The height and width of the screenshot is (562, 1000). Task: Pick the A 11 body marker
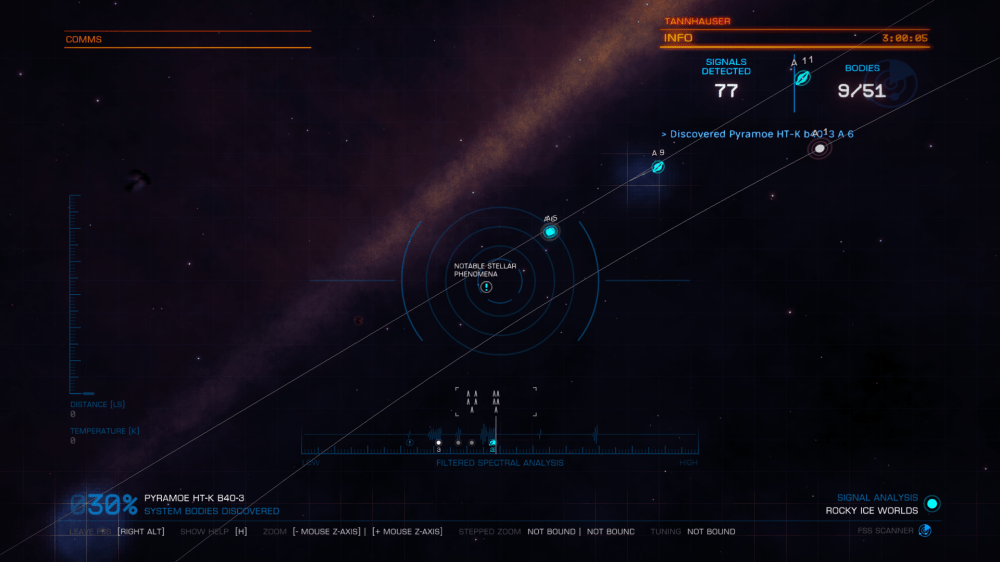(802, 78)
